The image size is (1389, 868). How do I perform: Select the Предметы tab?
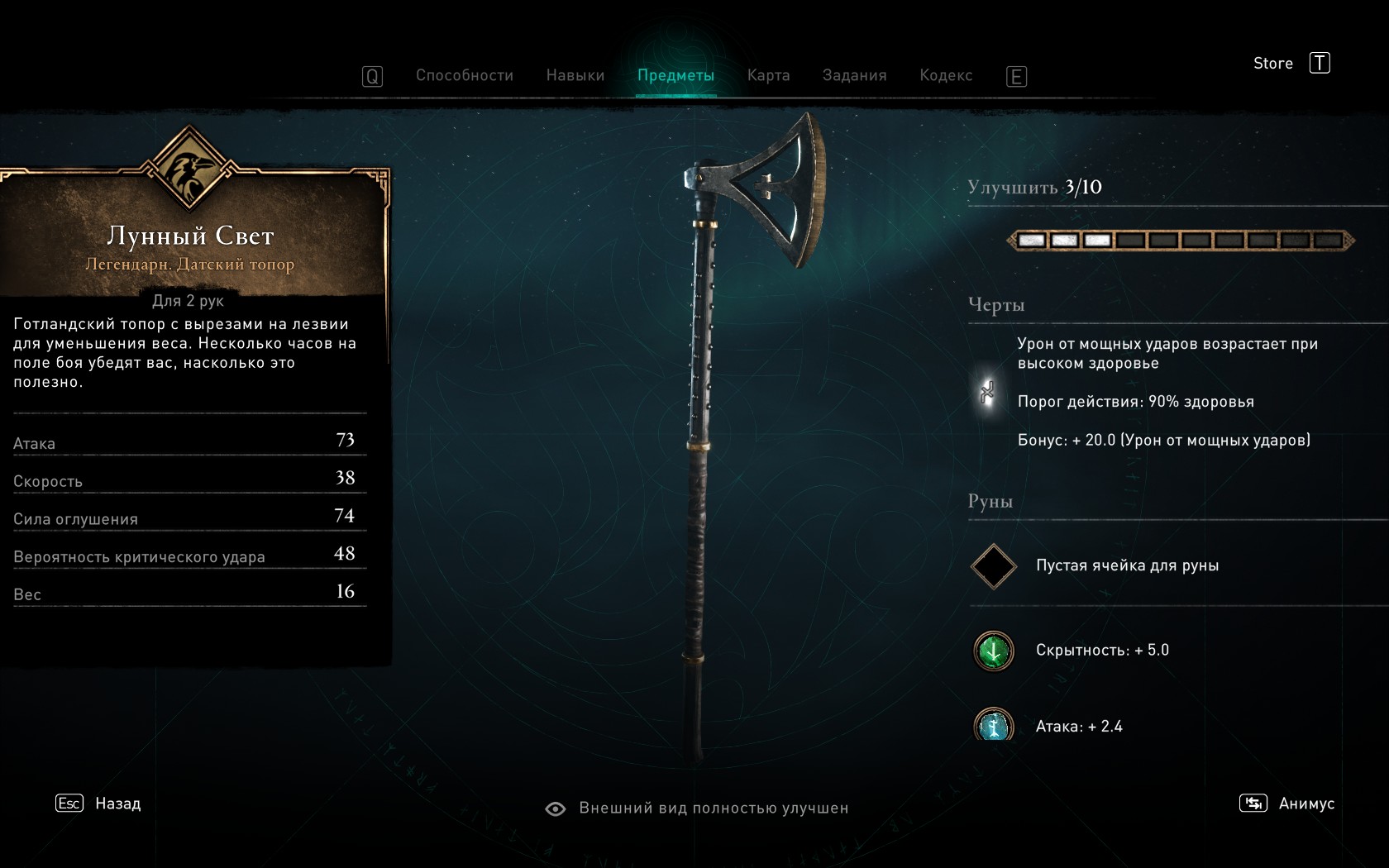click(x=675, y=75)
